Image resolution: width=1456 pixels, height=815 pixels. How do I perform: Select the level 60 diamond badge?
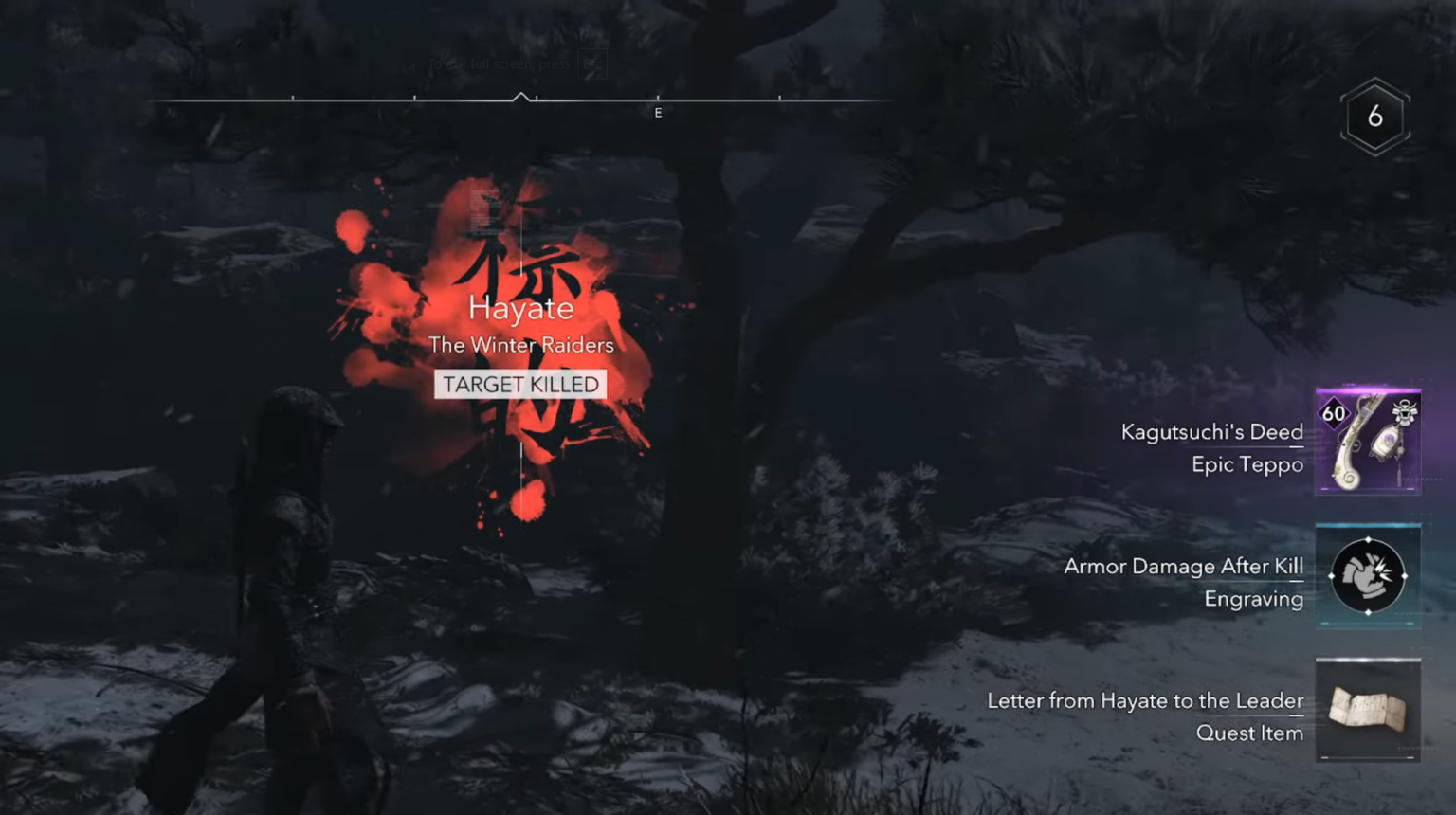tap(1334, 412)
